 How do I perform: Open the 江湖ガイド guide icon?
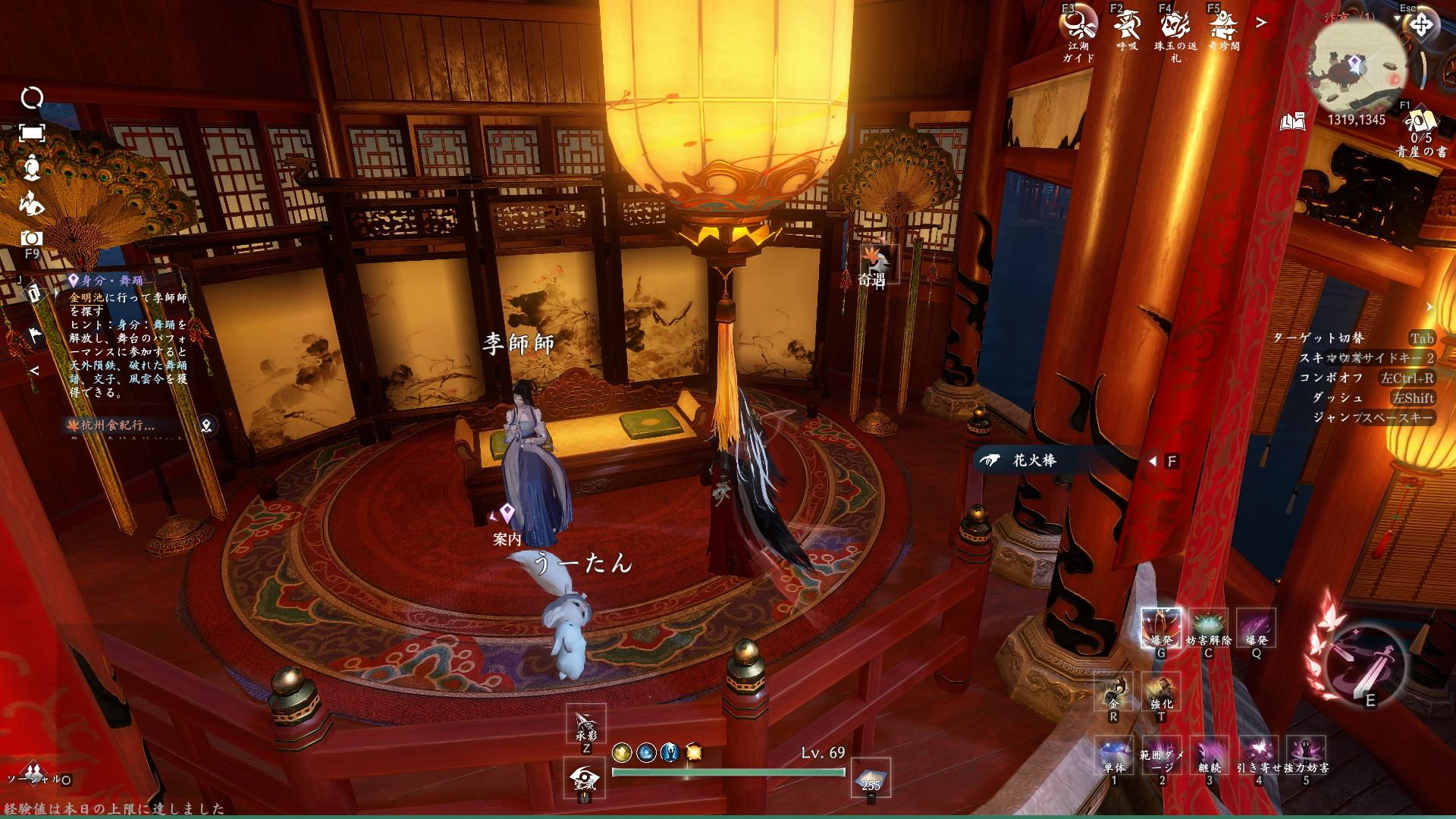point(1078,27)
